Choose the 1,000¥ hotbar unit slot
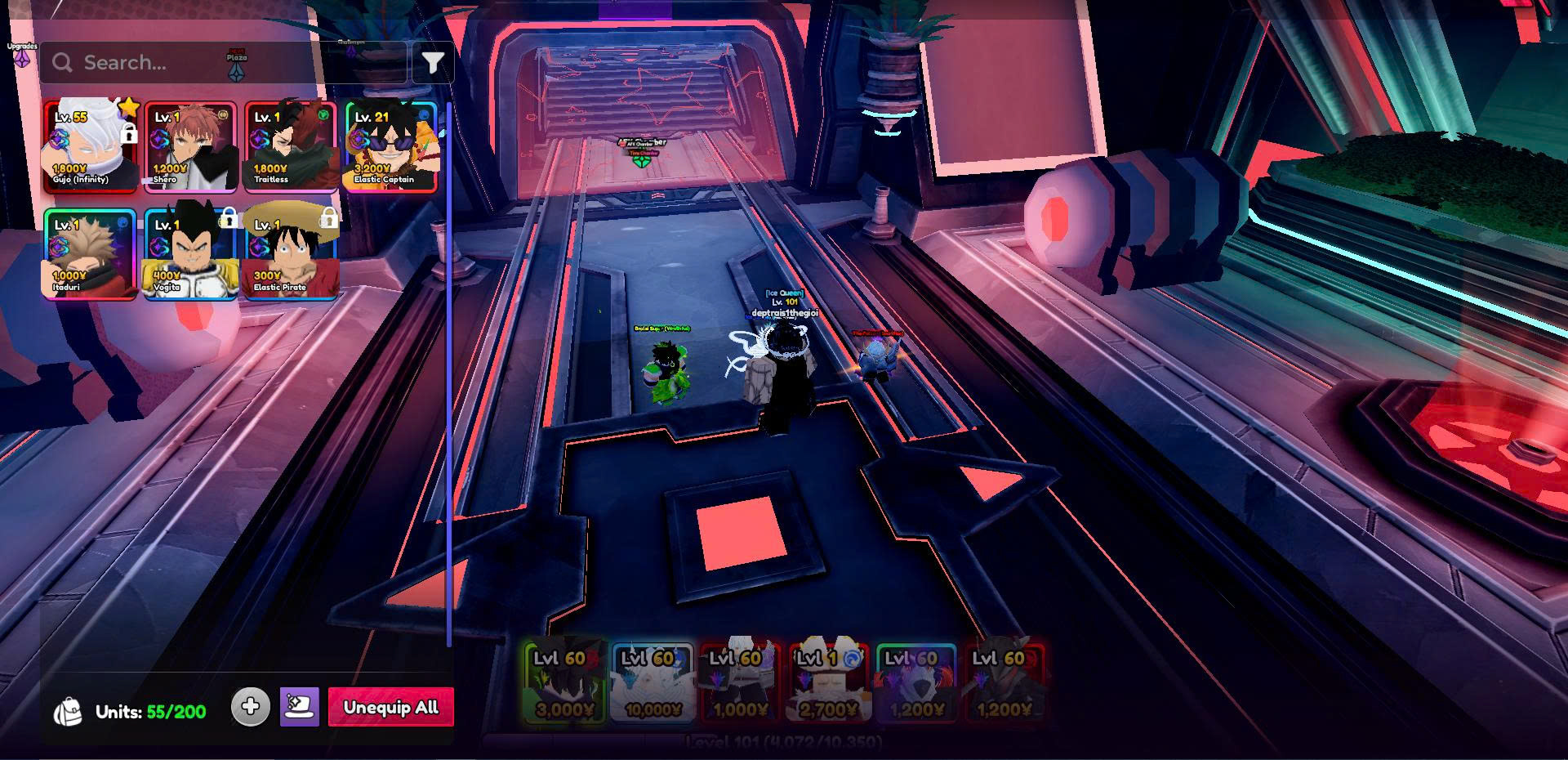 (x=741, y=682)
